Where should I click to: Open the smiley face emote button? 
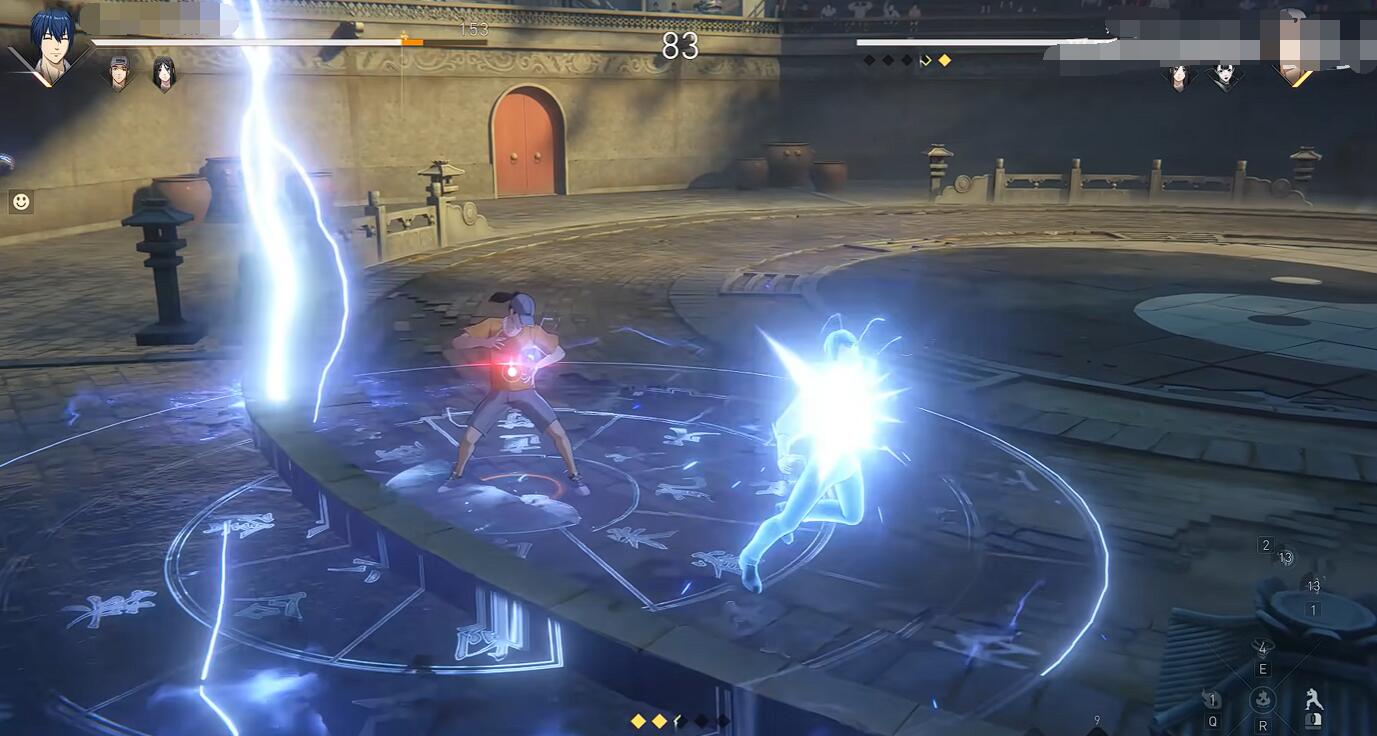pyautogui.click(x=20, y=202)
